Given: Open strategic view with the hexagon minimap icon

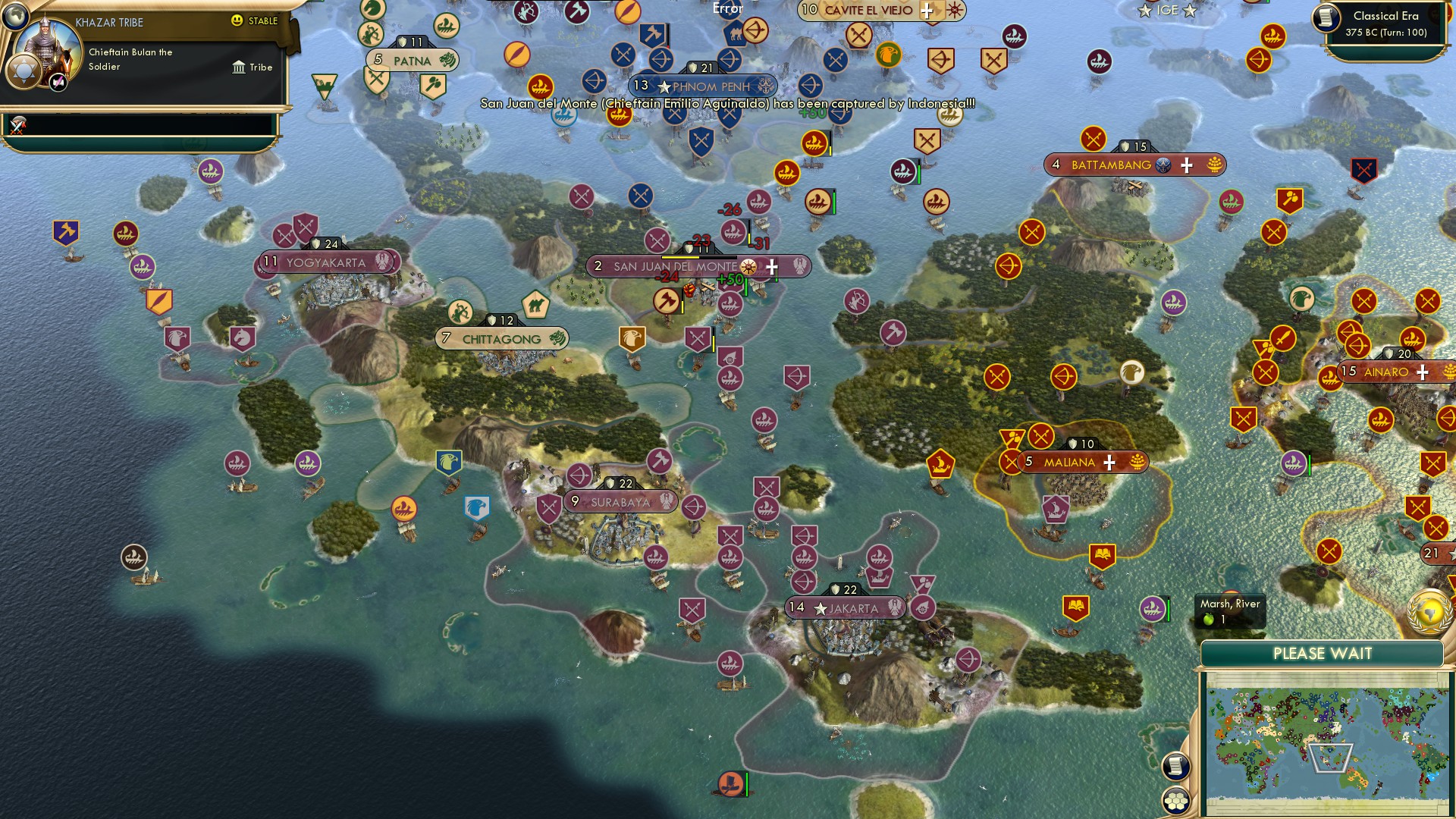Looking at the screenshot, I should (1176, 799).
